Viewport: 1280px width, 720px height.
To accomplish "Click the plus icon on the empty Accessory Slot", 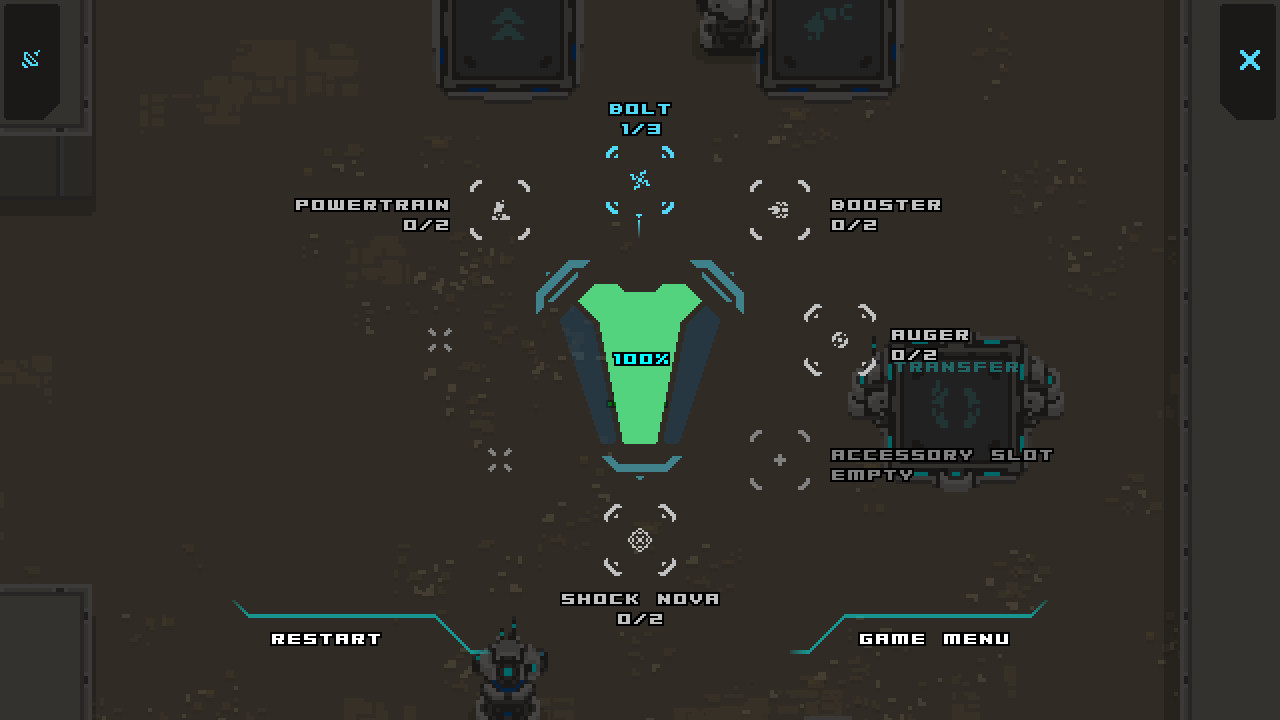I will (779, 460).
